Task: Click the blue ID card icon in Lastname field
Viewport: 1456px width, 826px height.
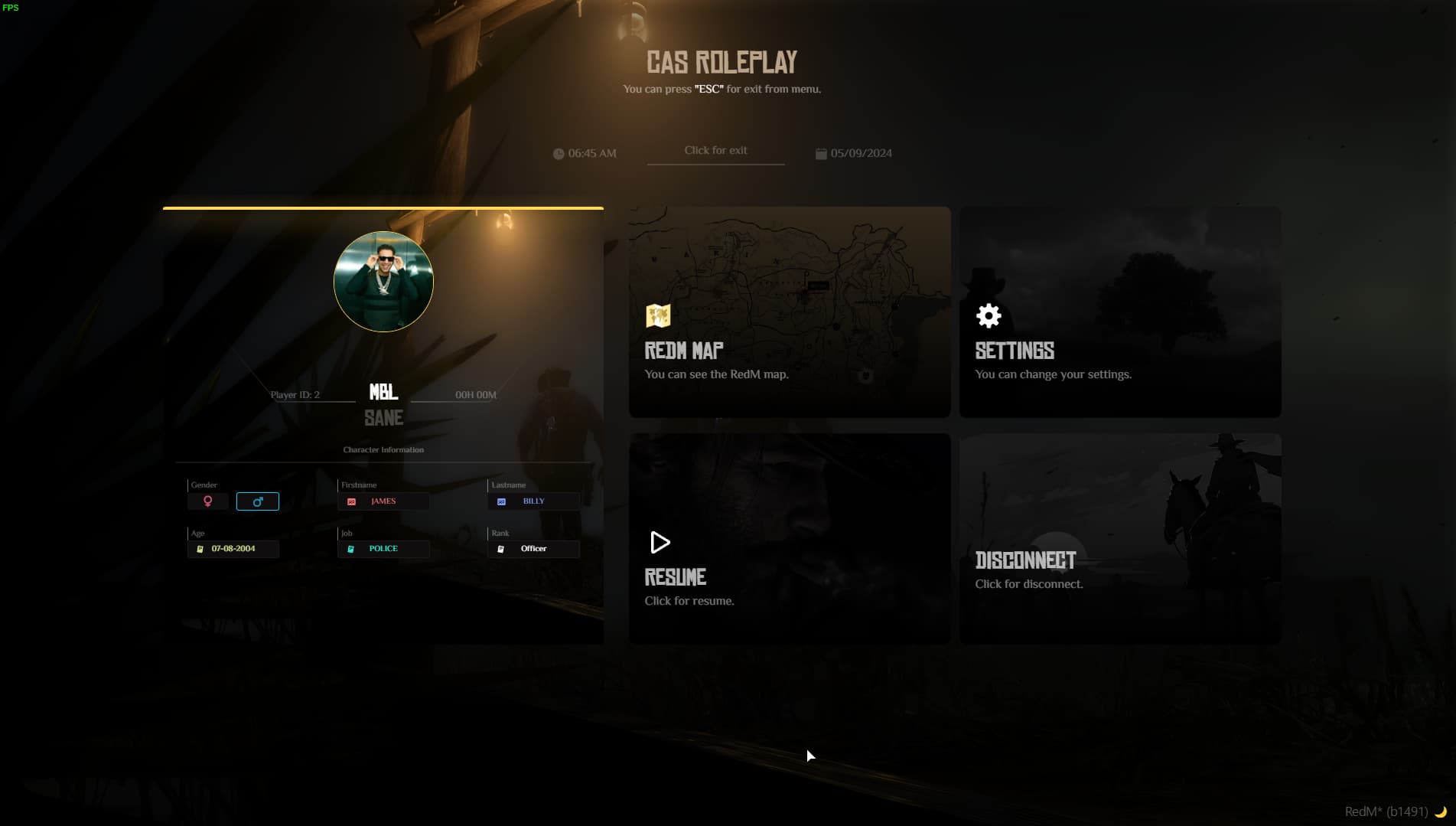Action: coord(502,501)
